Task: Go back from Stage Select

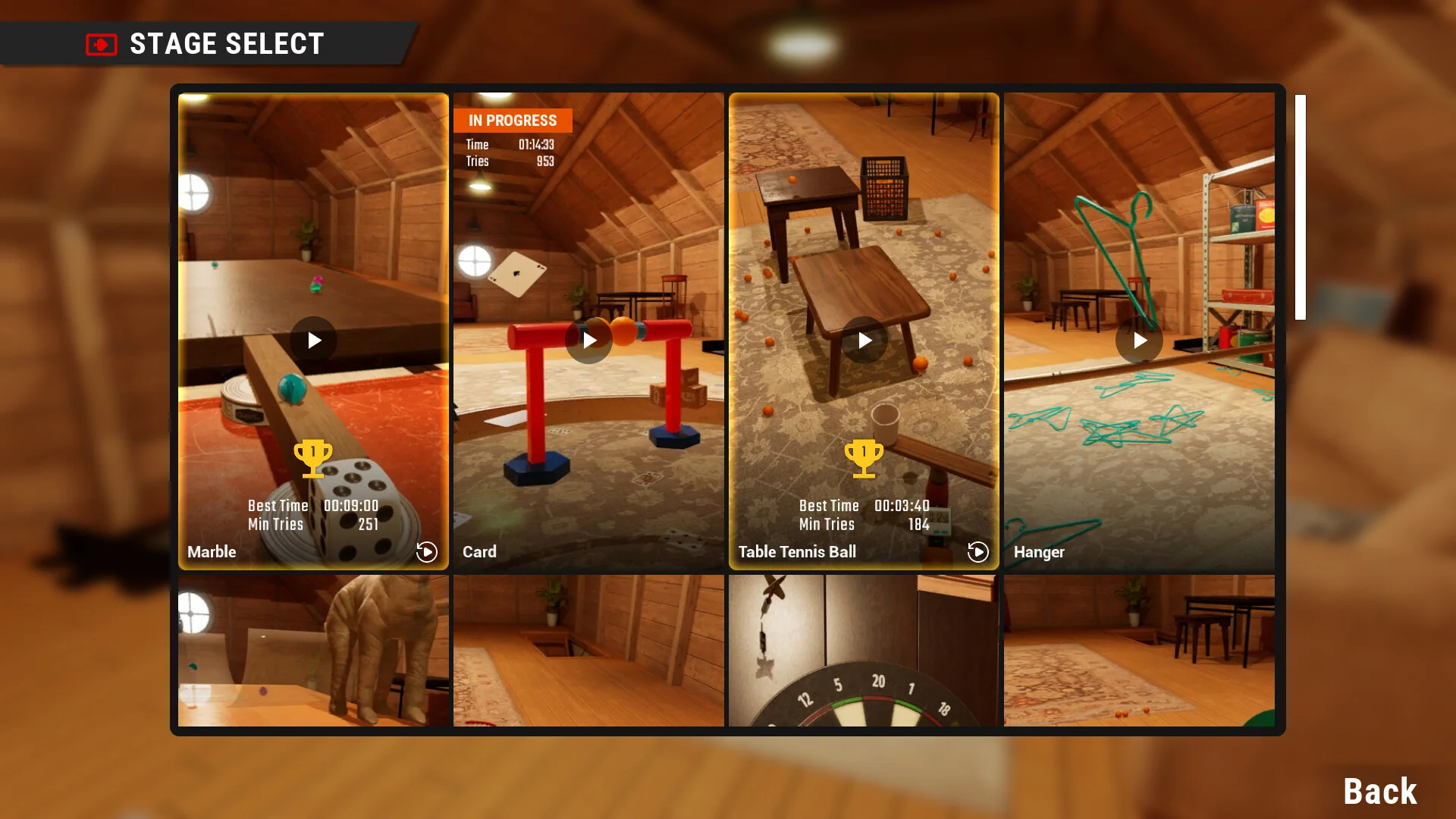Action: pos(1379,792)
